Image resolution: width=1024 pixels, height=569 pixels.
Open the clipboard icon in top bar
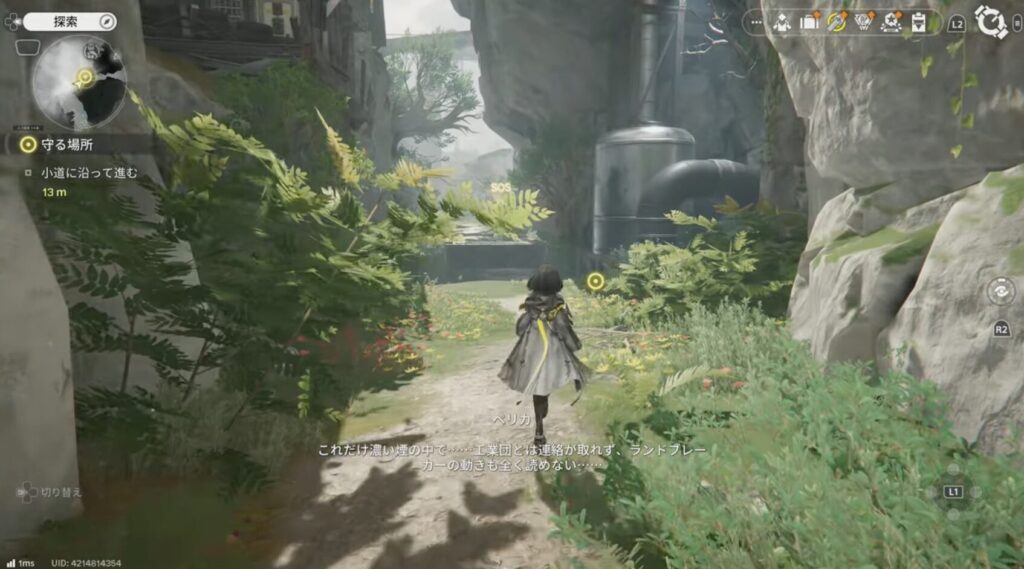click(917, 22)
